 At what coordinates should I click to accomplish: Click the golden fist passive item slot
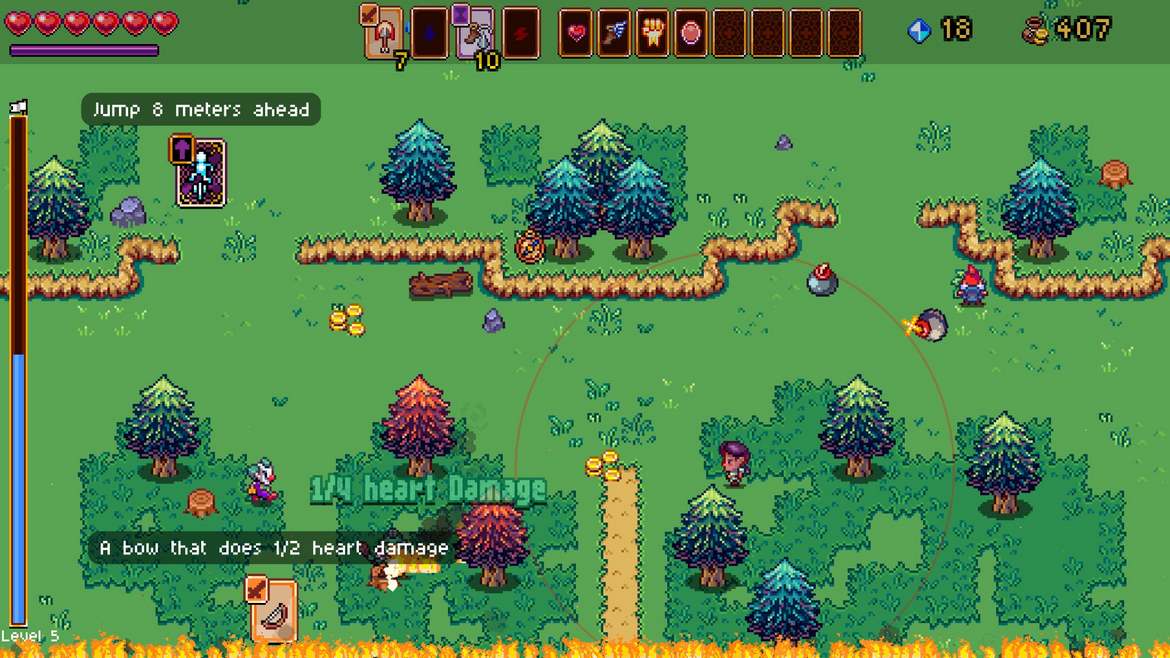pyautogui.click(x=652, y=33)
